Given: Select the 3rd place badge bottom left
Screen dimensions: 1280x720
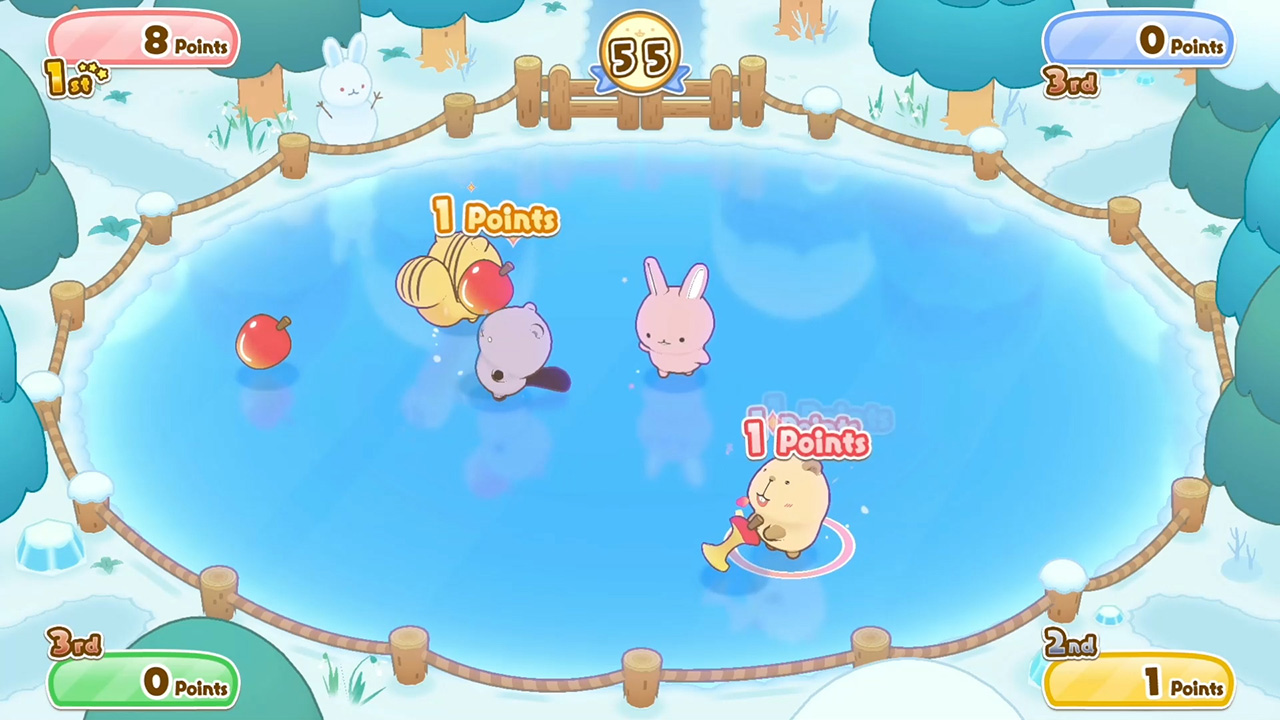Looking at the screenshot, I should (75, 645).
